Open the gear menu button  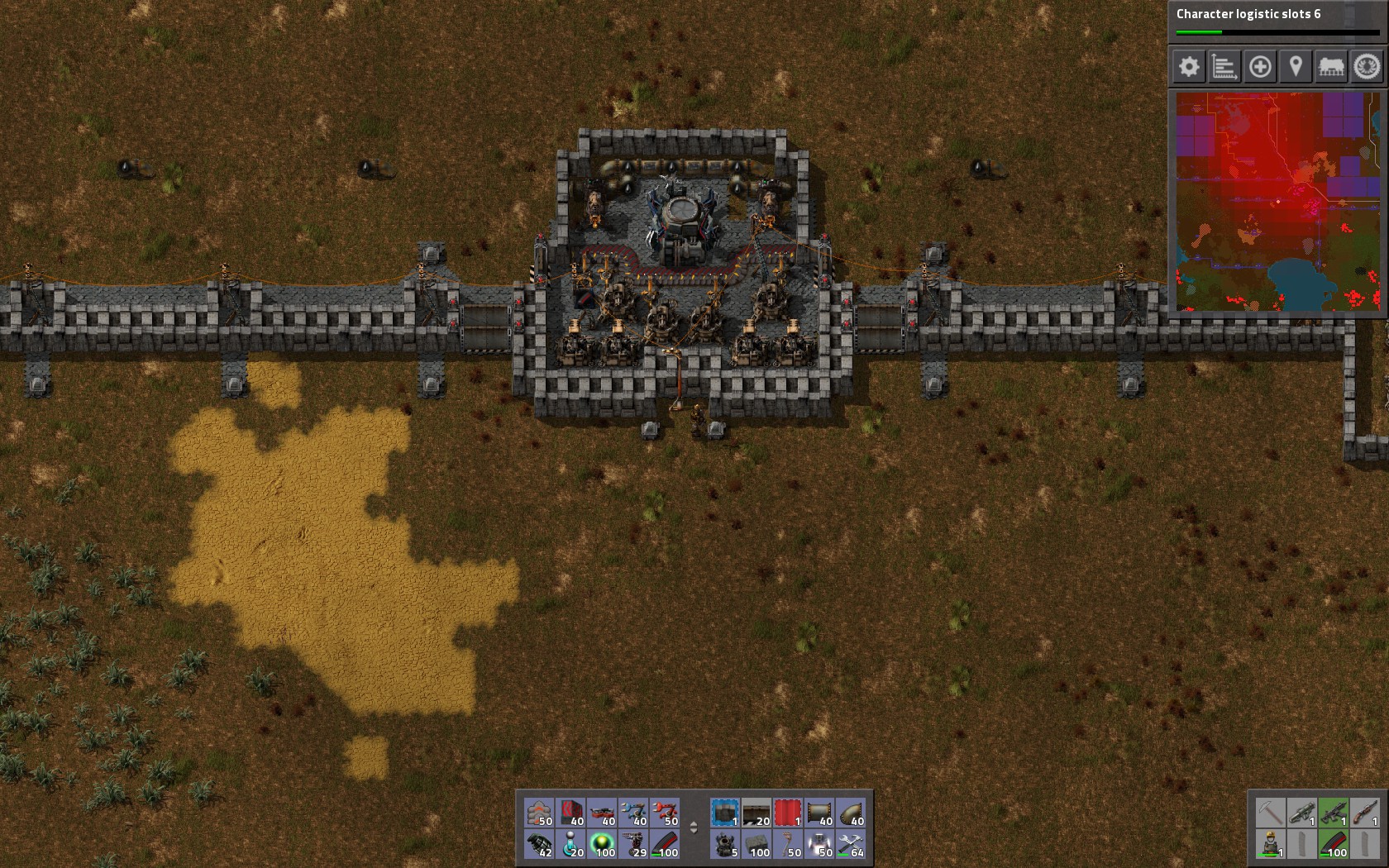pyautogui.click(x=1189, y=67)
